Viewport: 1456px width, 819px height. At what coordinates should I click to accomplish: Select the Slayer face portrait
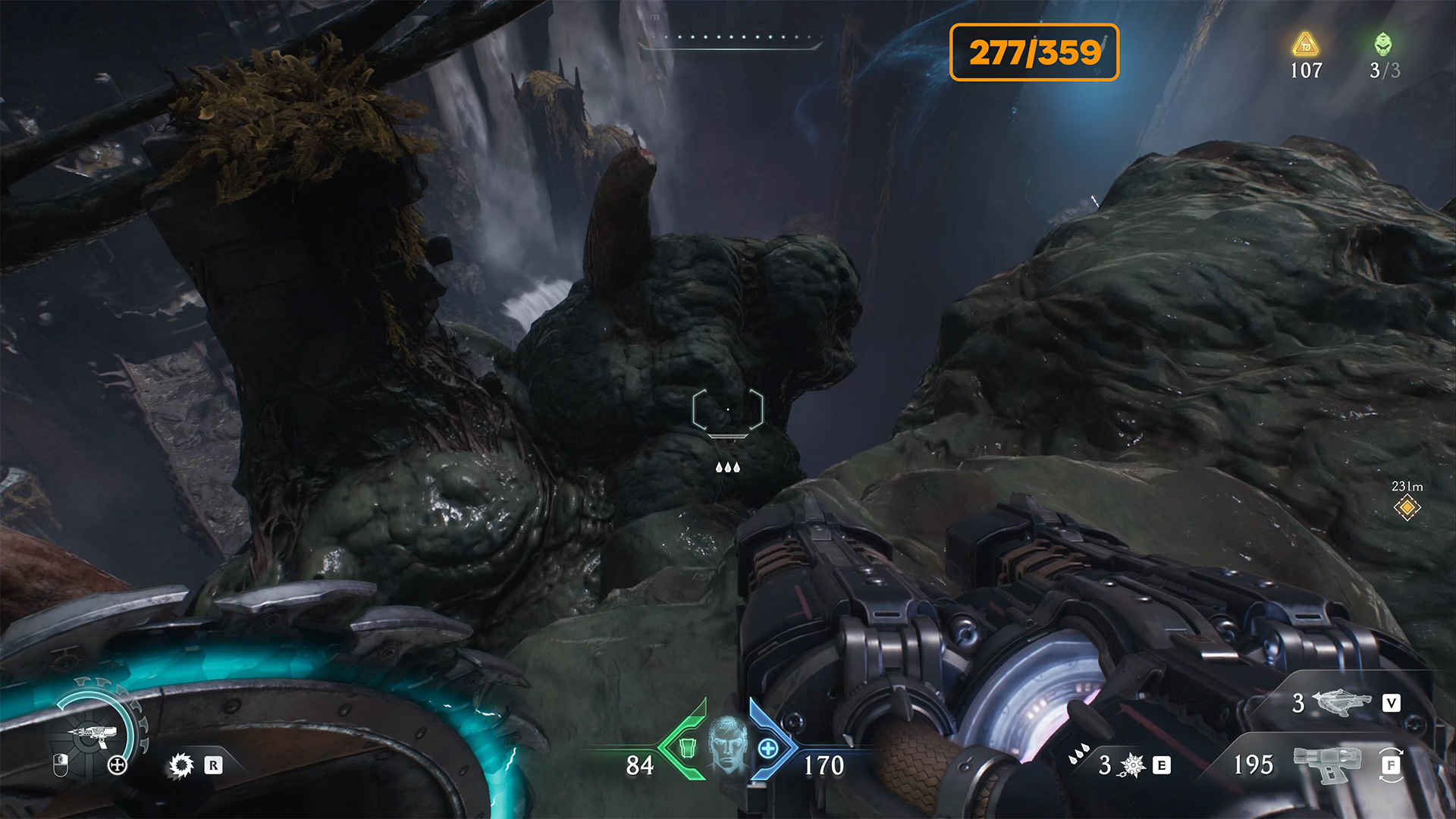[x=727, y=745]
